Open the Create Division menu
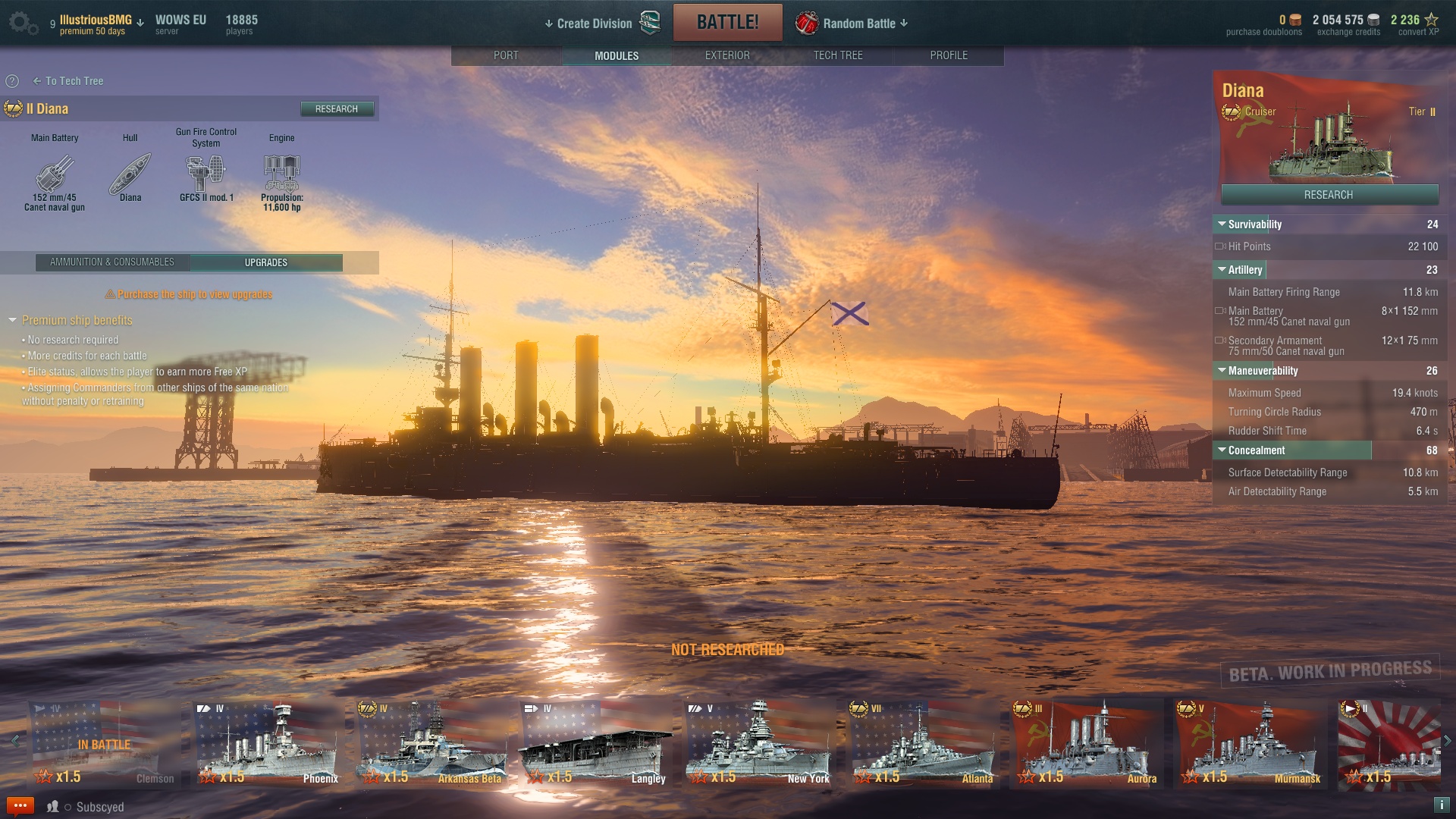The height and width of the screenshot is (819, 1456). point(594,24)
